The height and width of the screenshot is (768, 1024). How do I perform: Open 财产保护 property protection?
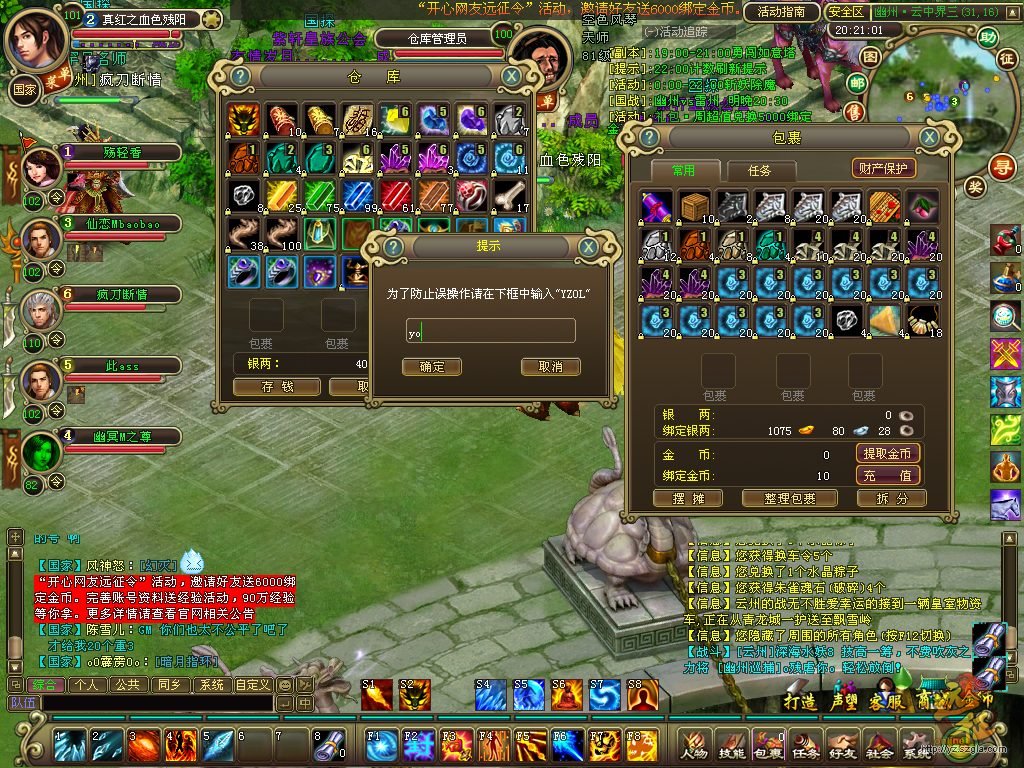884,169
